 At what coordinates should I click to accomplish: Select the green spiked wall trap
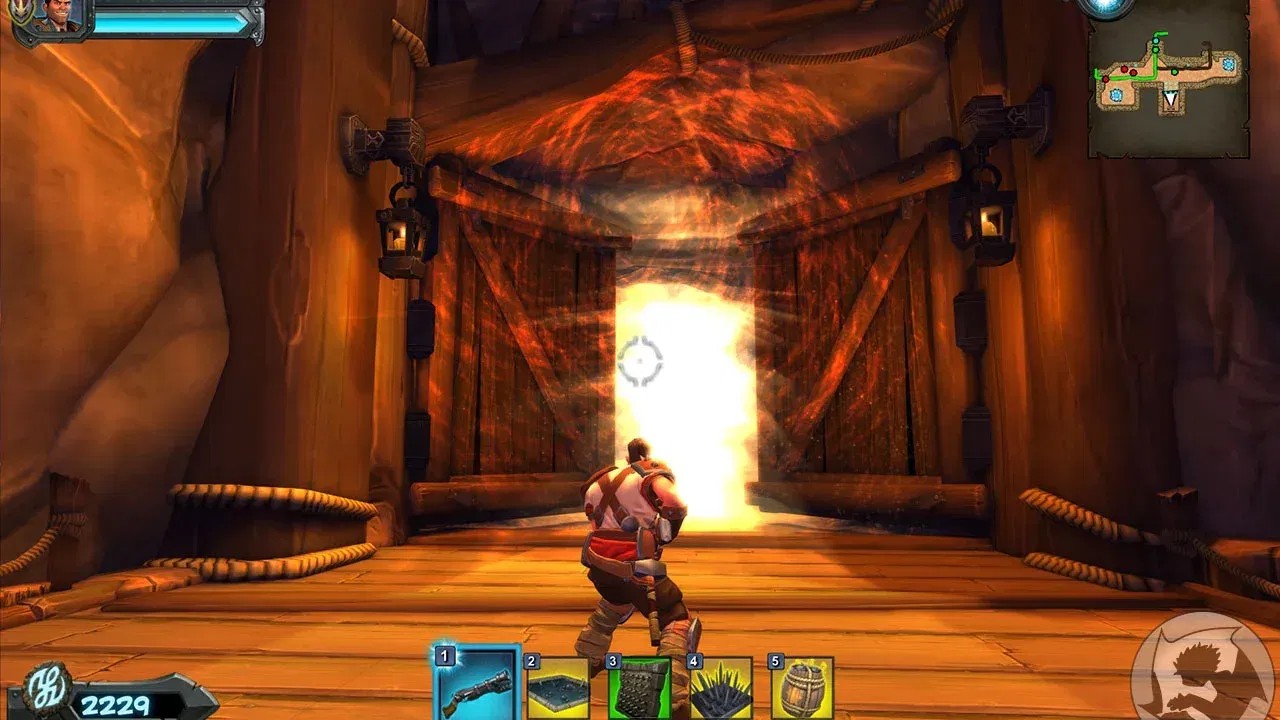point(639,690)
